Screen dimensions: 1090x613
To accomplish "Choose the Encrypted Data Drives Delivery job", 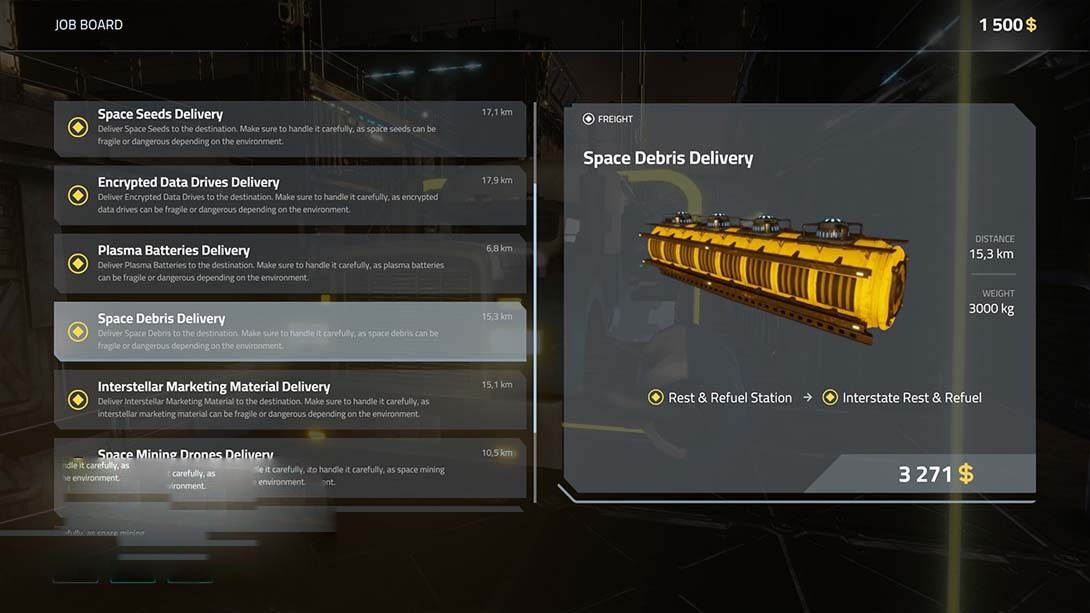I will click(290, 196).
